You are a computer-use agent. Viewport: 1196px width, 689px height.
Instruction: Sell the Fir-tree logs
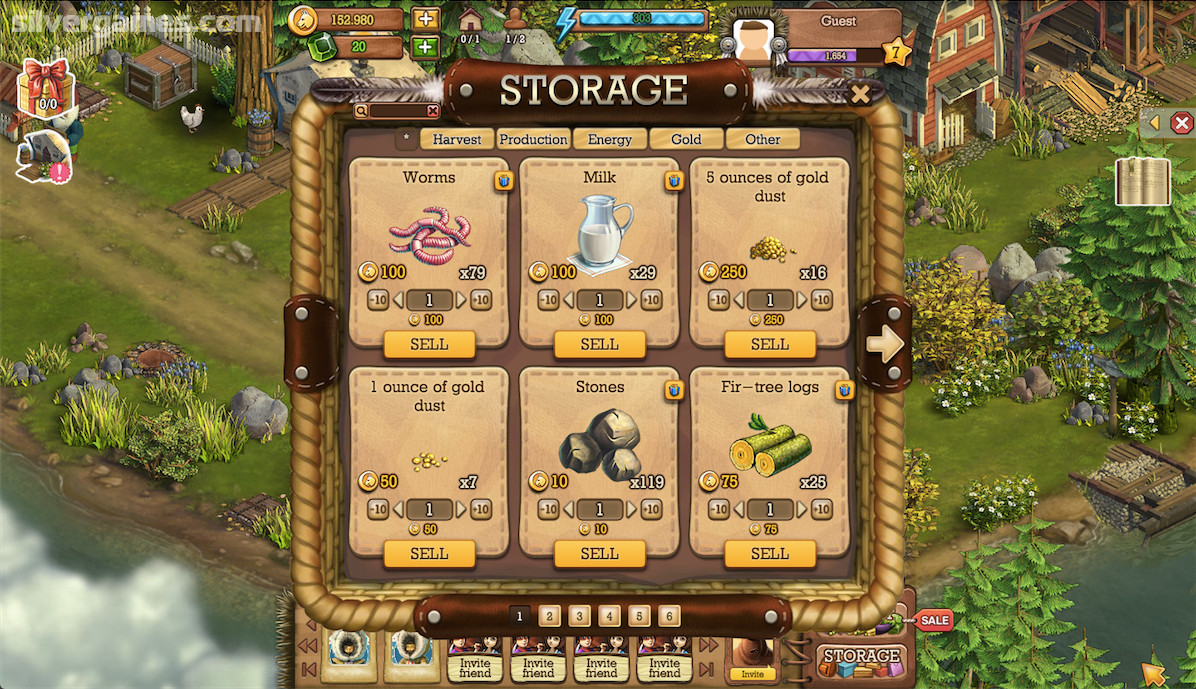(x=770, y=554)
